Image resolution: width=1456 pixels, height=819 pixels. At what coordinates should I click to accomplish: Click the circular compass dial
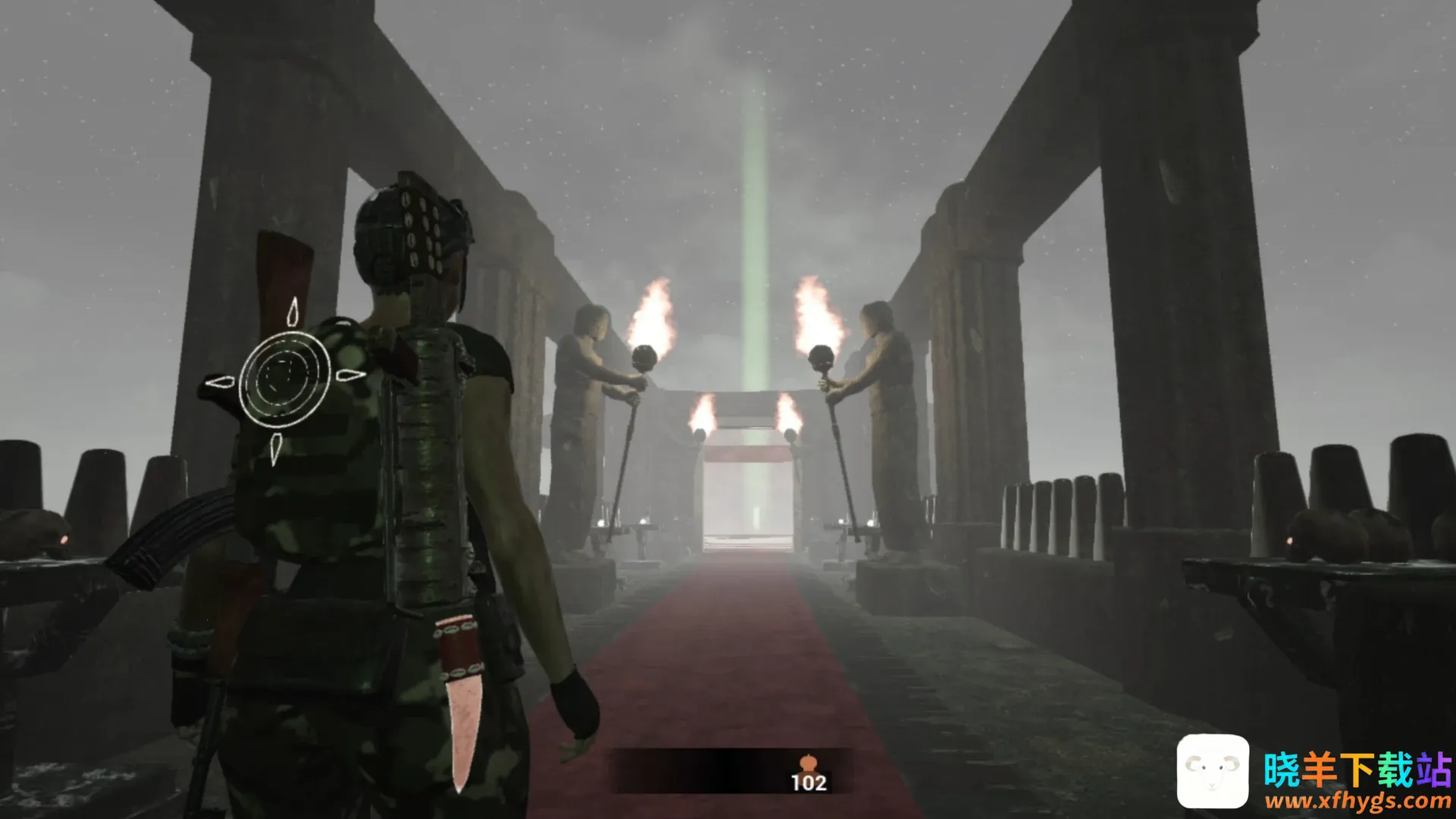285,377
